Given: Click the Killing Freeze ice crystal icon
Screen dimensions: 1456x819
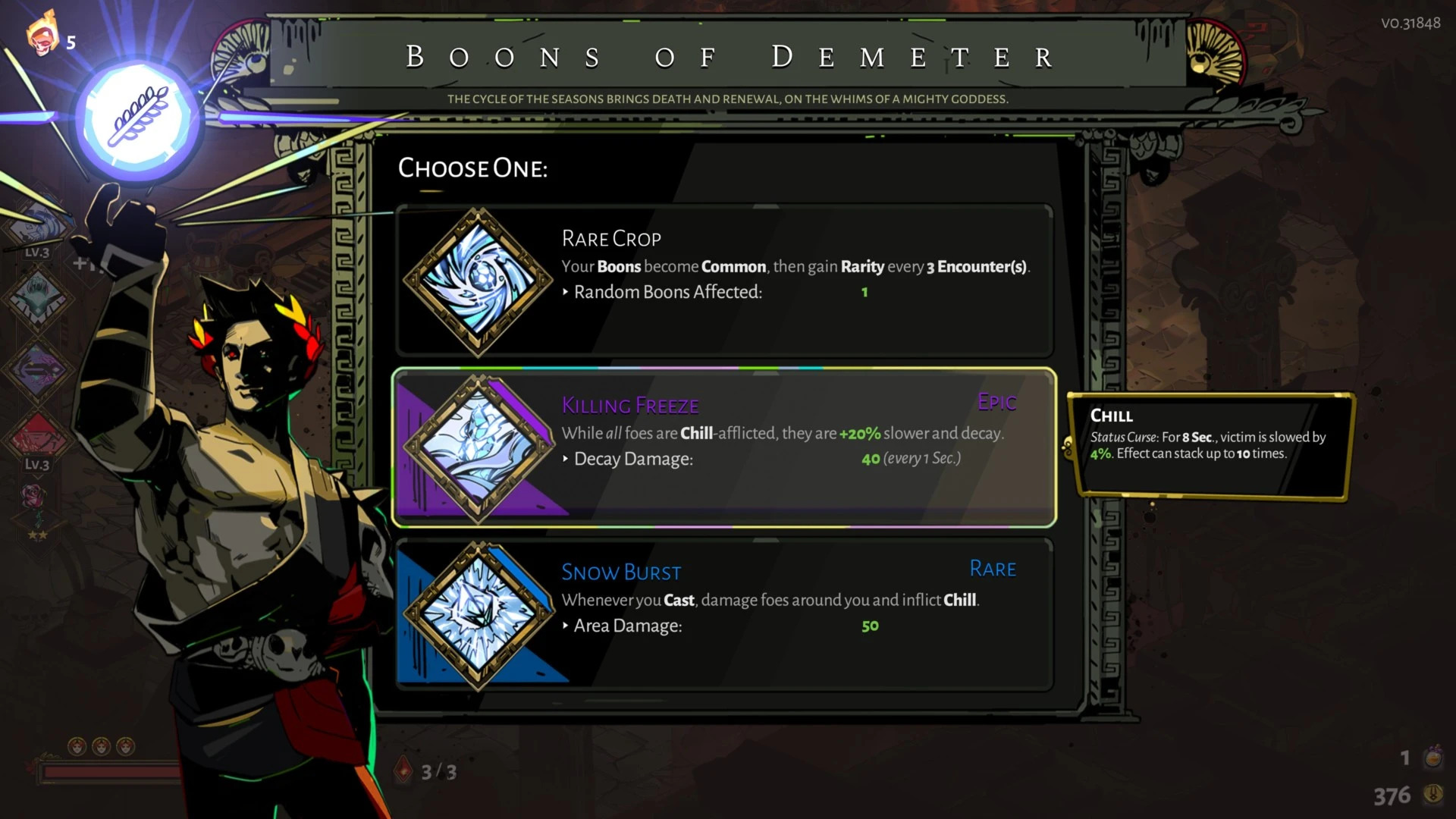Looking at the screenshot, I should pos(479,447).
